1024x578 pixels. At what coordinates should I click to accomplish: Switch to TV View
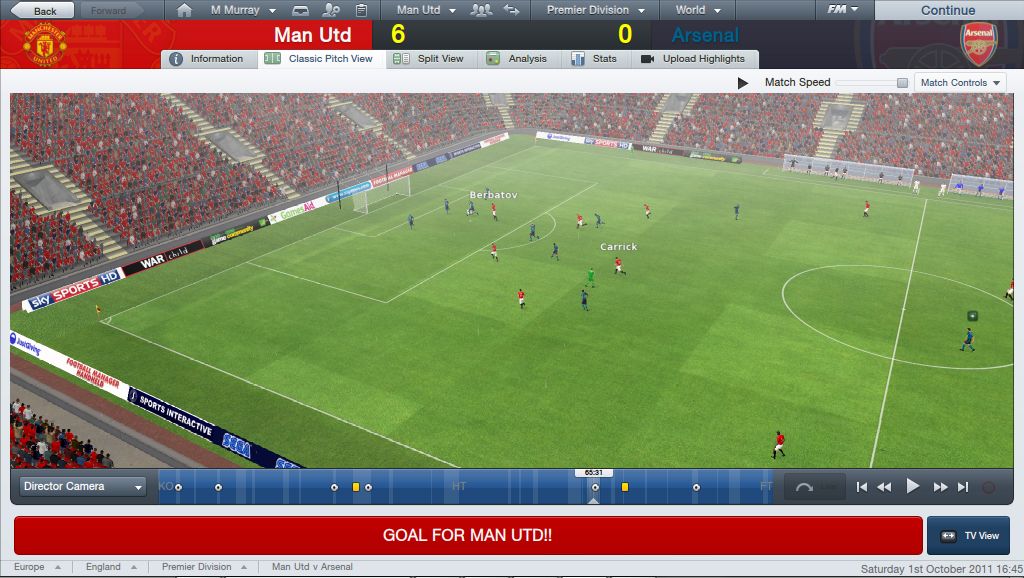point(968,536)
